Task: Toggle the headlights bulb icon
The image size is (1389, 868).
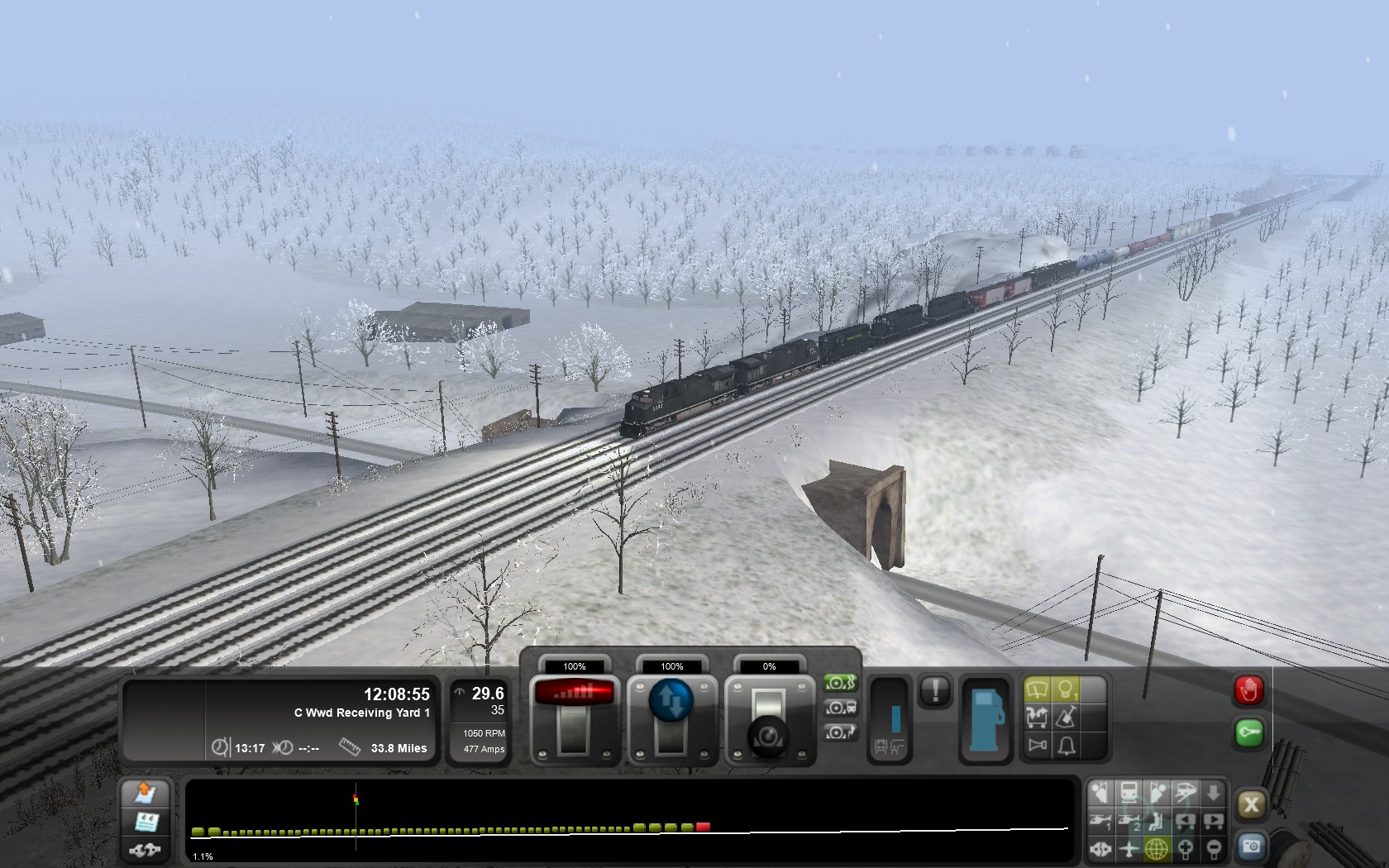Action: pyautogui.click(x=1067, y=689)
